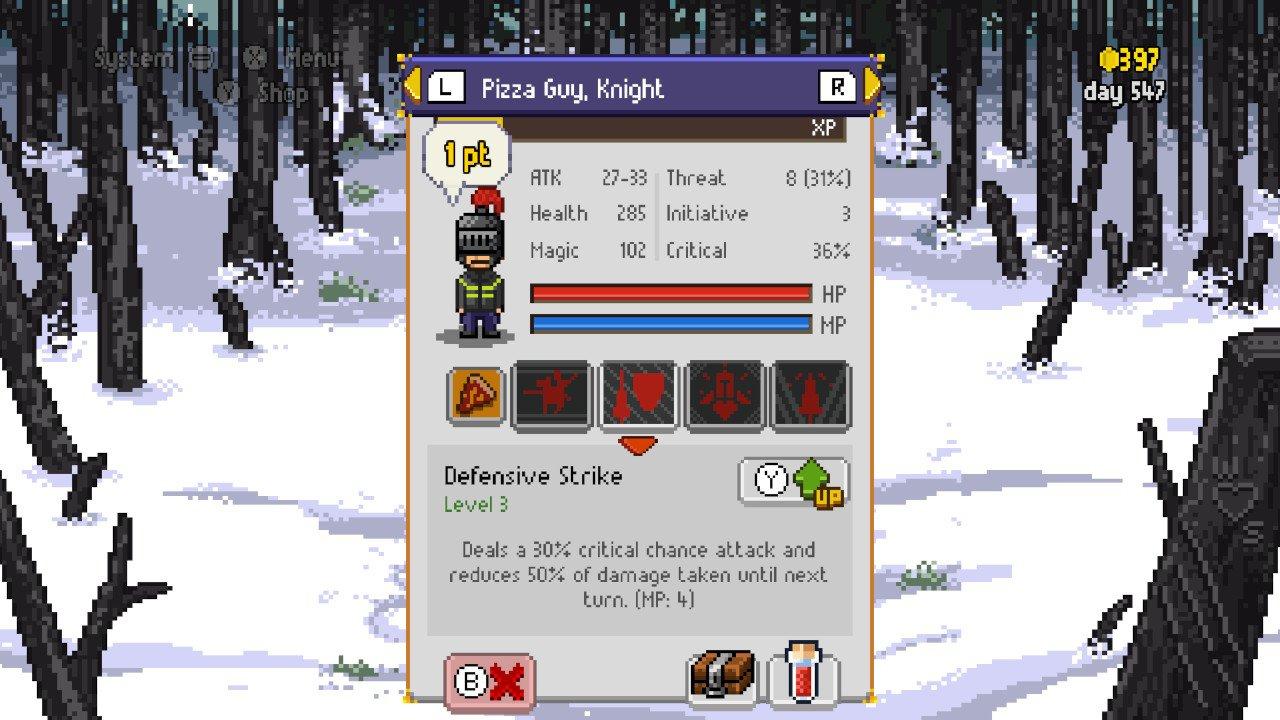Select the fist attack skill icon
Screen dimensions: 1280x720
(x=551, y=394)
